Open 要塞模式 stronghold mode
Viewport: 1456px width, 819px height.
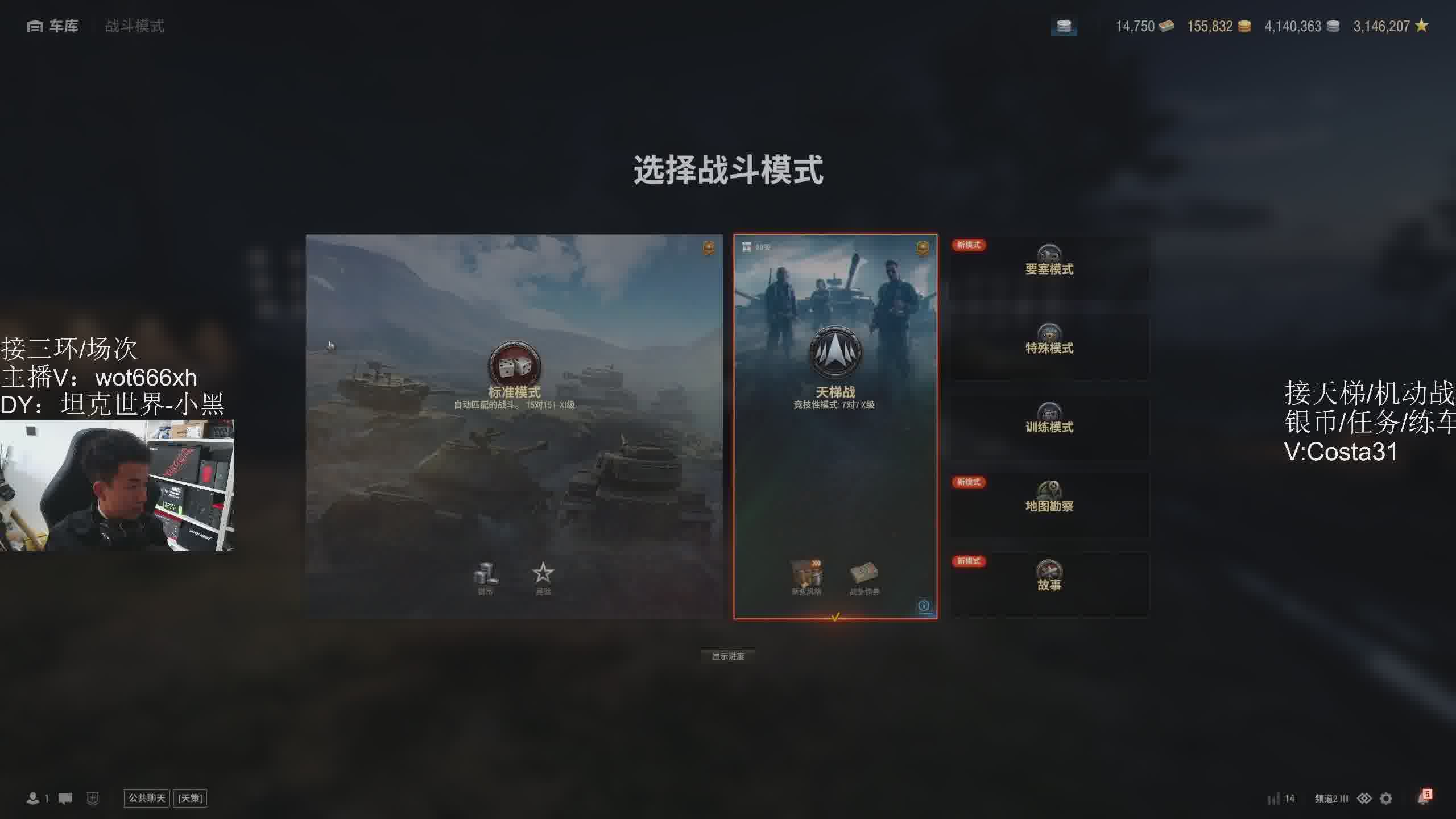1049,268
